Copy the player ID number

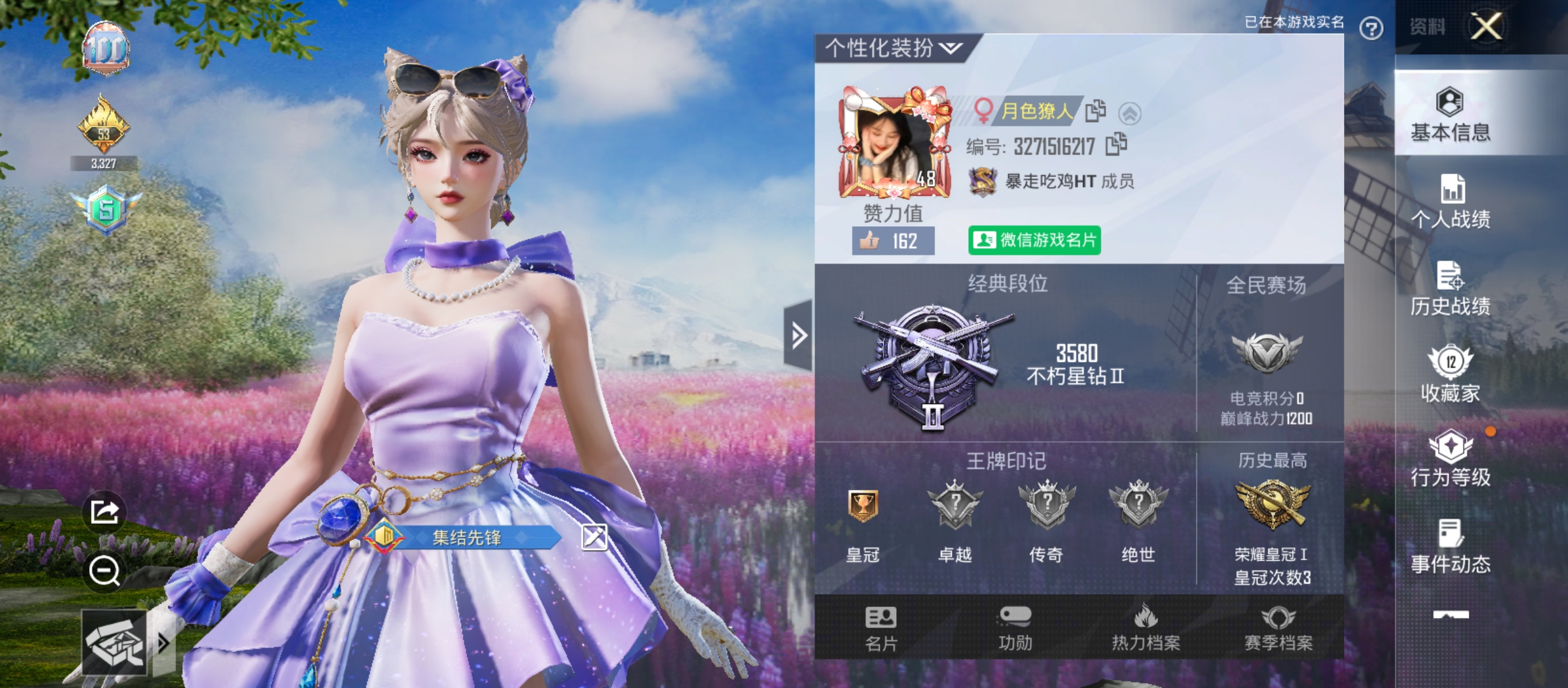click(1117, 145)
